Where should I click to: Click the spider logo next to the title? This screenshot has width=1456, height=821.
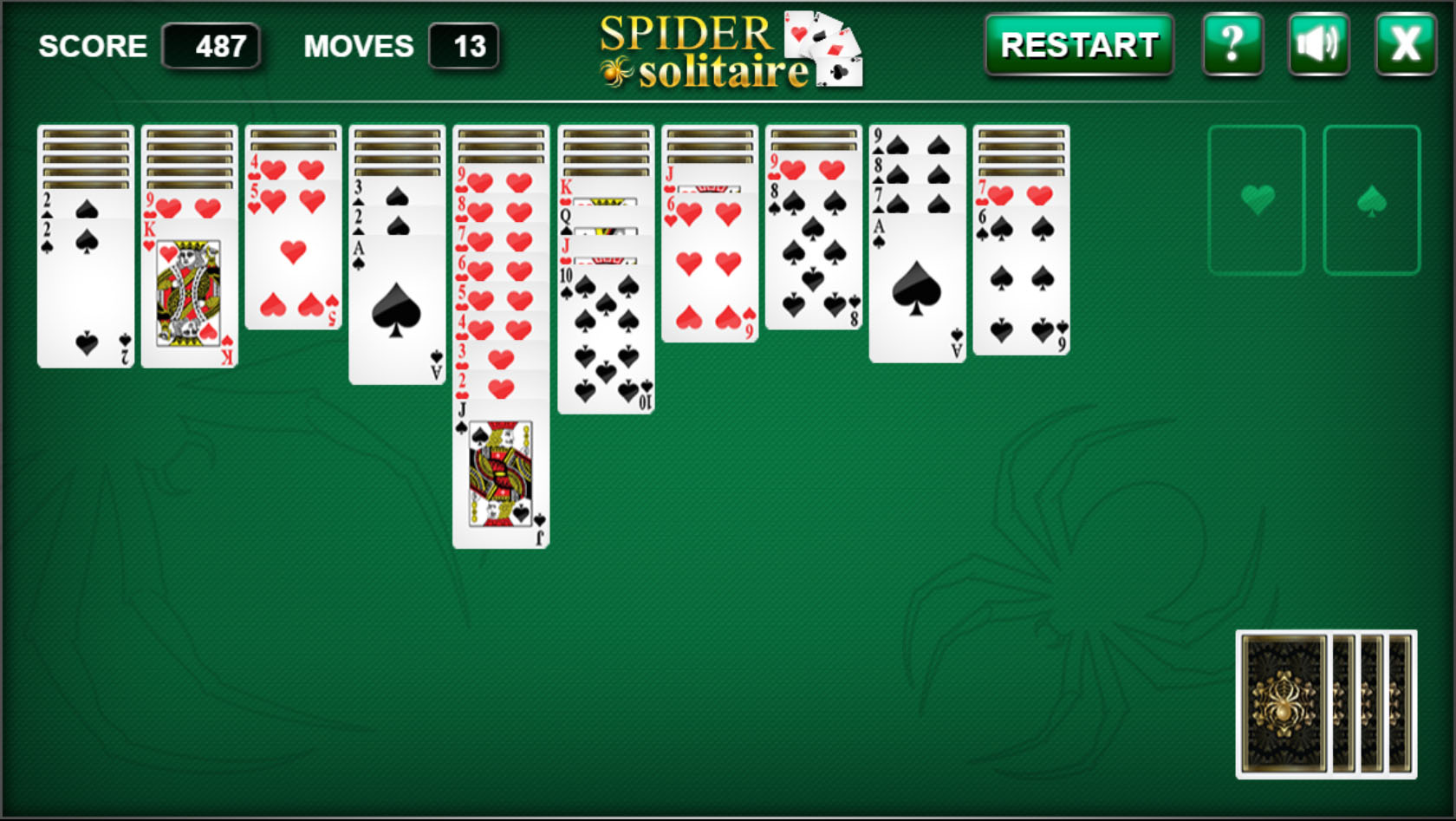click(x=616, y=74)
